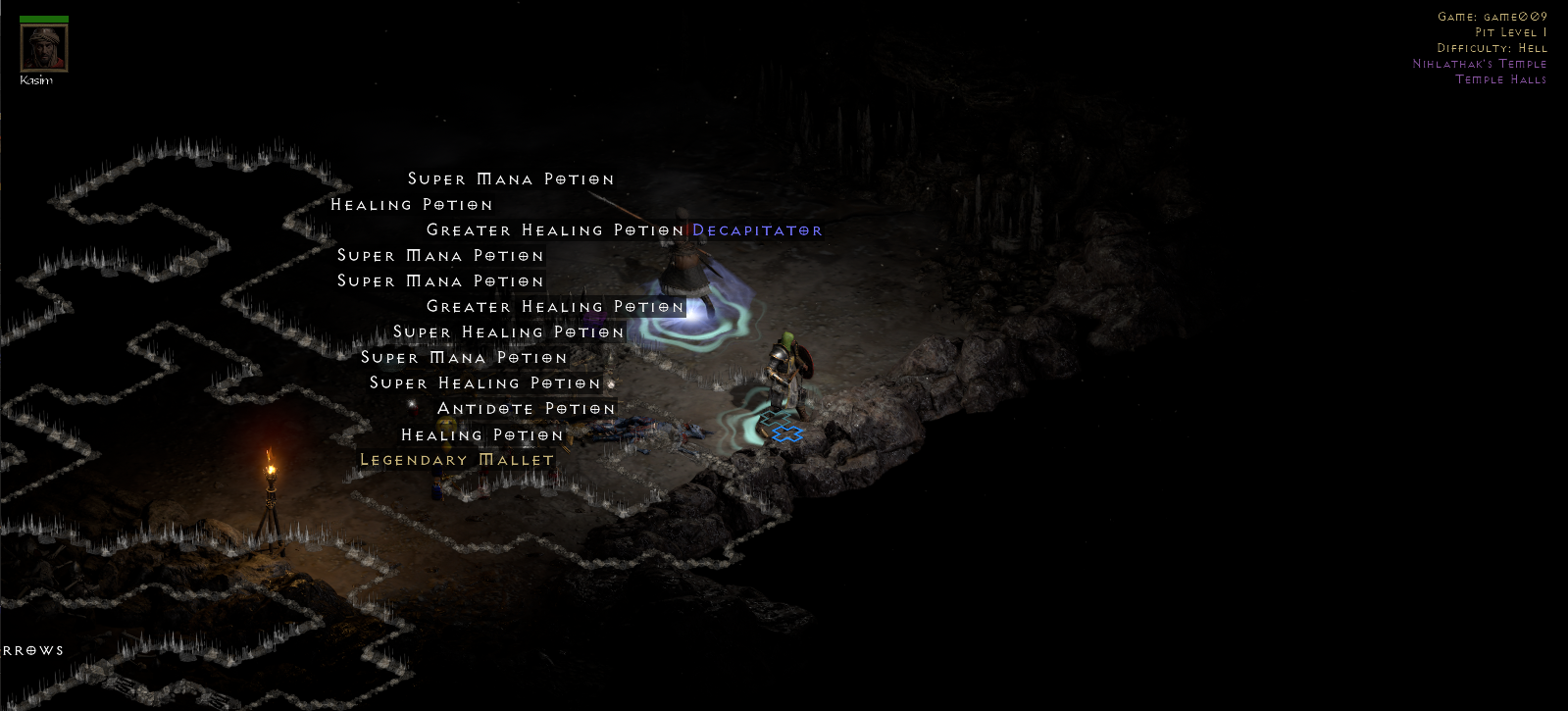The image size is (1568, 711).
Task: Pick up the topmost Super Mana Potion
Action: [510, 179]
